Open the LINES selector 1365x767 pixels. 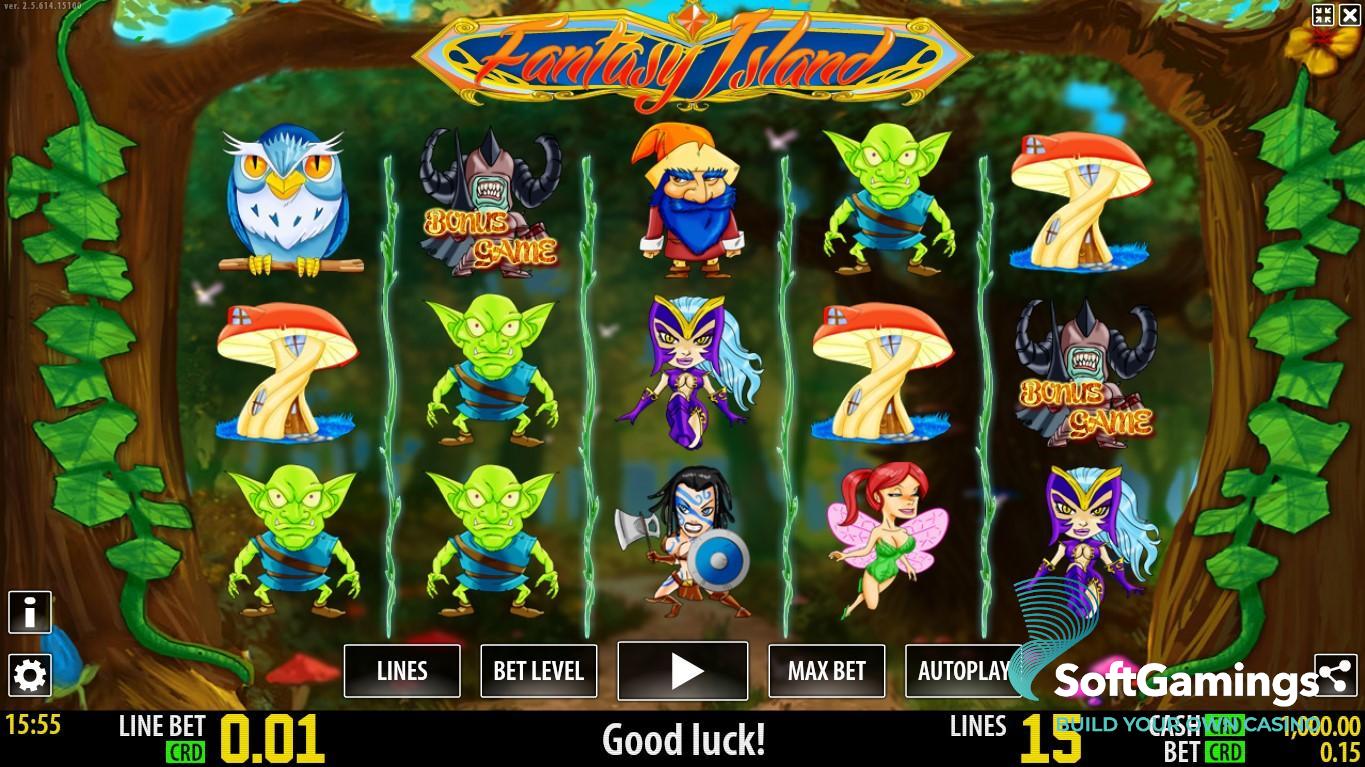coord(402,671)
